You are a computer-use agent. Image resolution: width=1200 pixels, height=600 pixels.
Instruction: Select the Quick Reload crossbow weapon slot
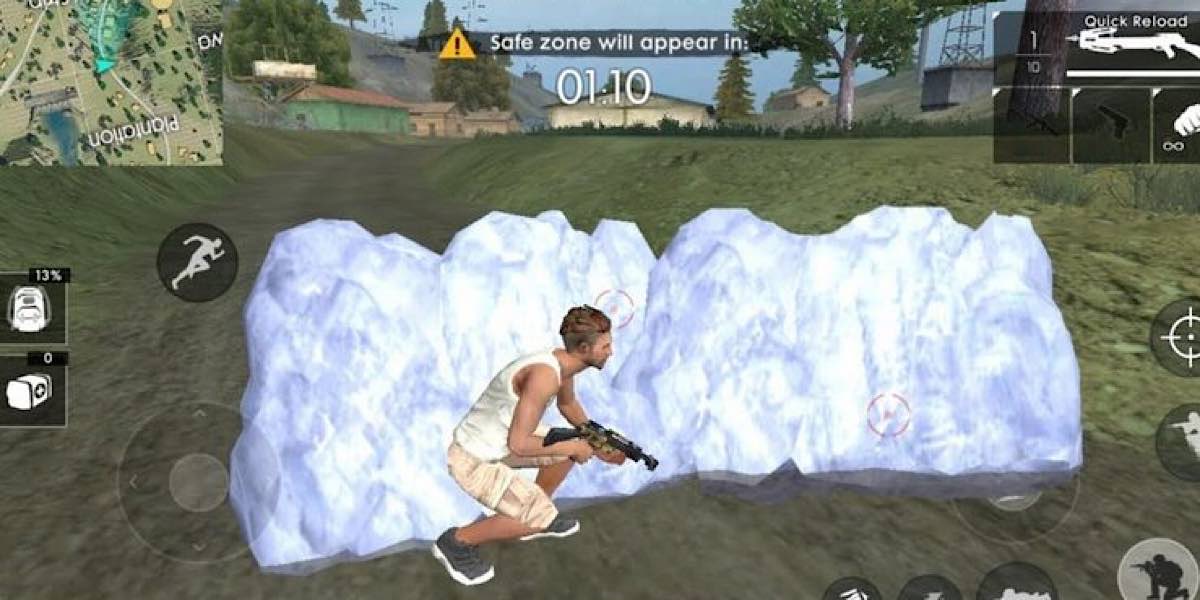1130,45
